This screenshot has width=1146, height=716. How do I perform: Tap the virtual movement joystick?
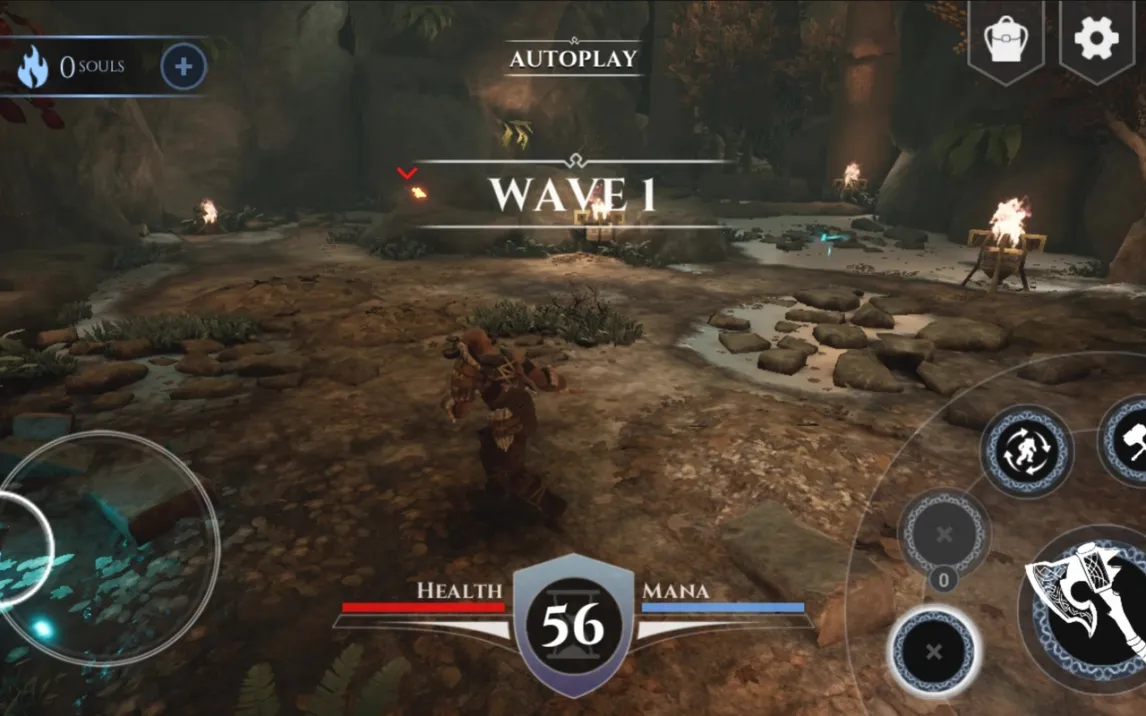108,546
